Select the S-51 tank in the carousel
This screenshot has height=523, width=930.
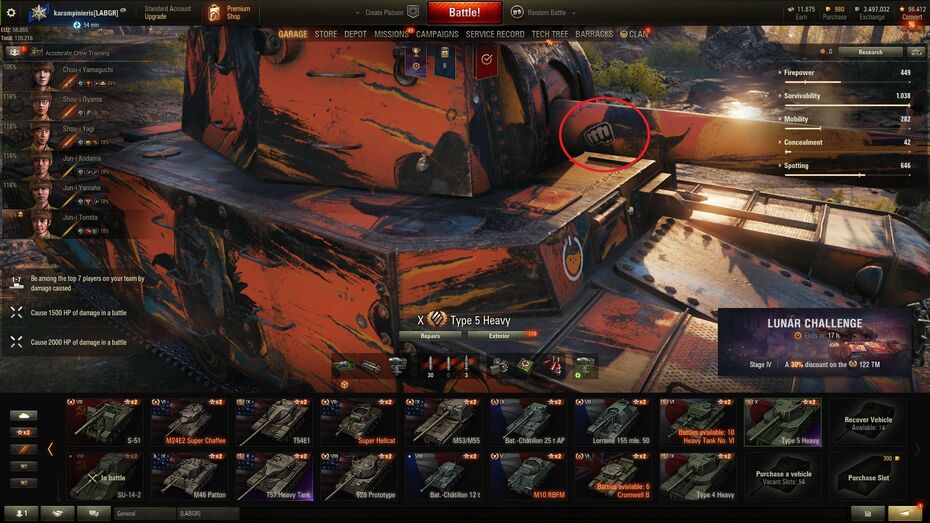point(105,421)
